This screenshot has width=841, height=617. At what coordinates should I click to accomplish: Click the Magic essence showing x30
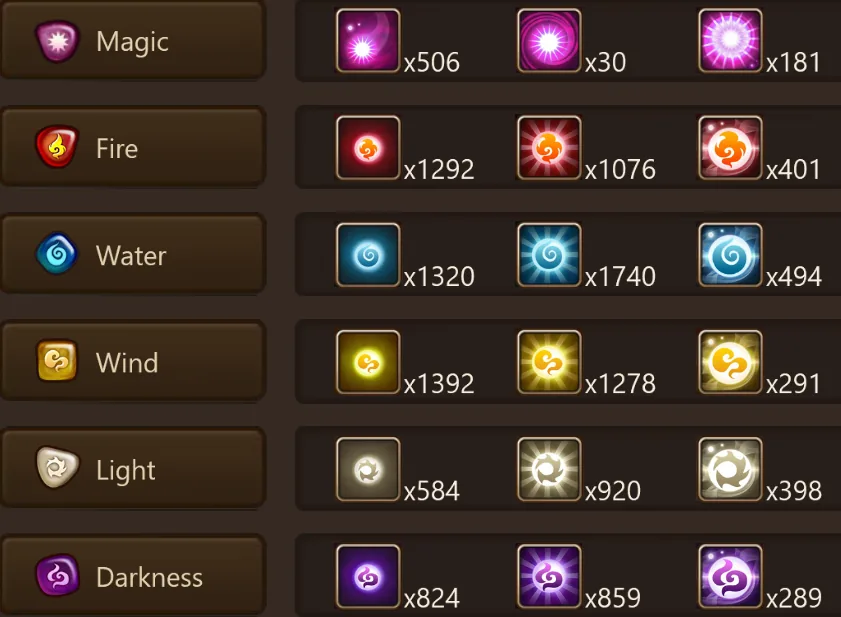549,41
